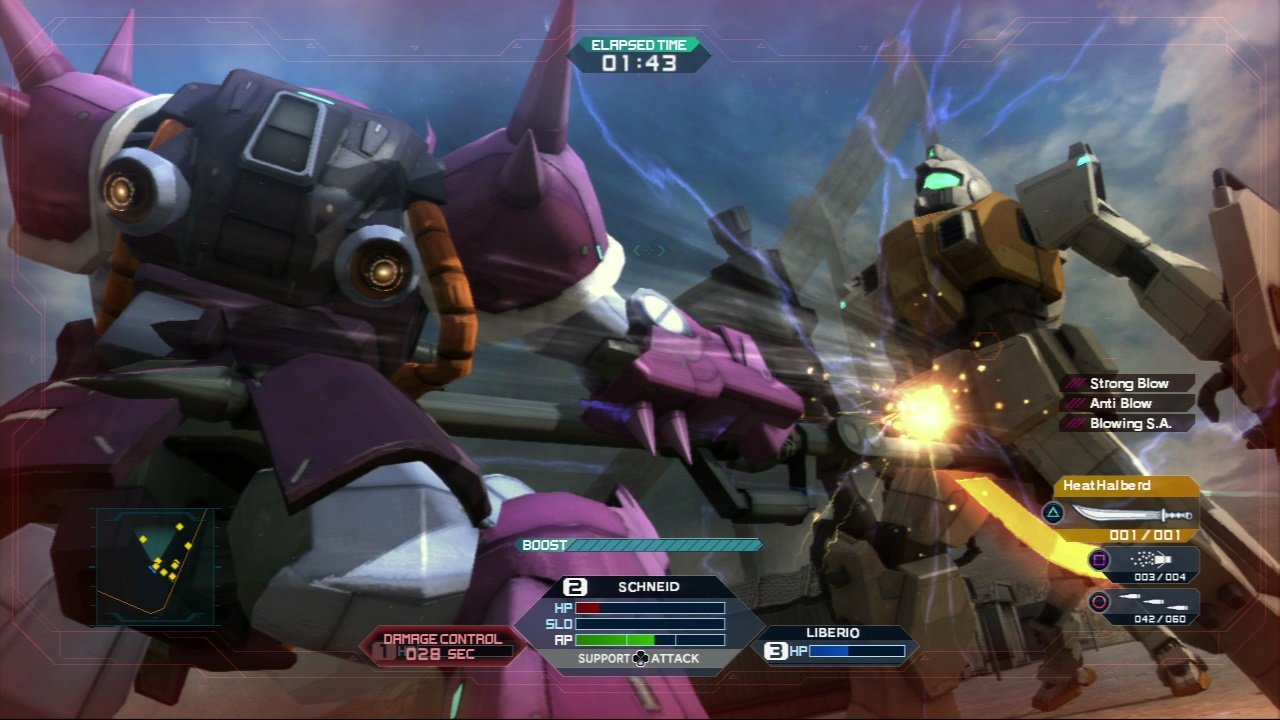Viewport: 1280px width, 720px height.
Task: Select squad member Liberio's status panel
Action: coord(833,645)
